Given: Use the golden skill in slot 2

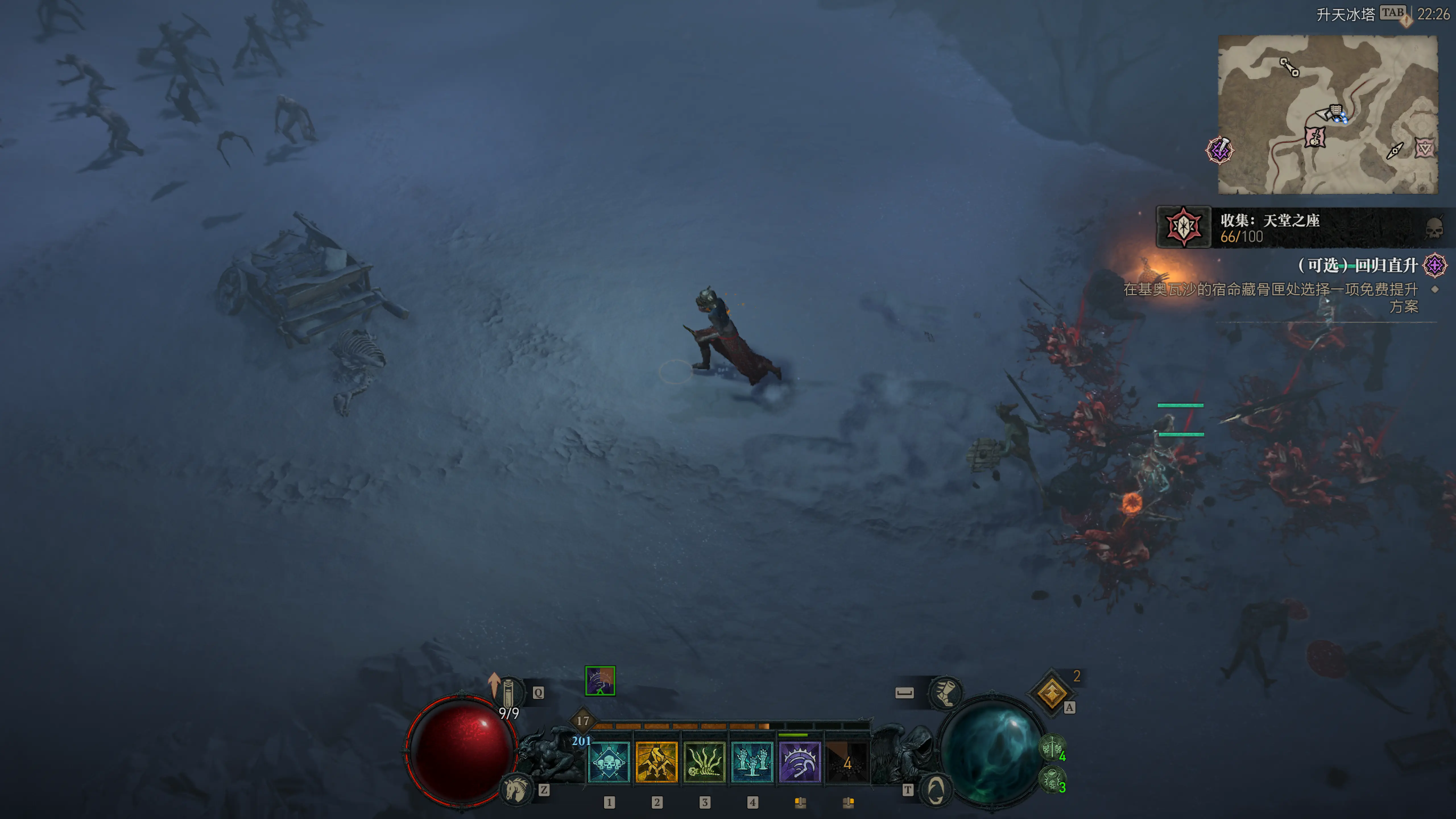Looking at the screenshot, I should (656, 762).
